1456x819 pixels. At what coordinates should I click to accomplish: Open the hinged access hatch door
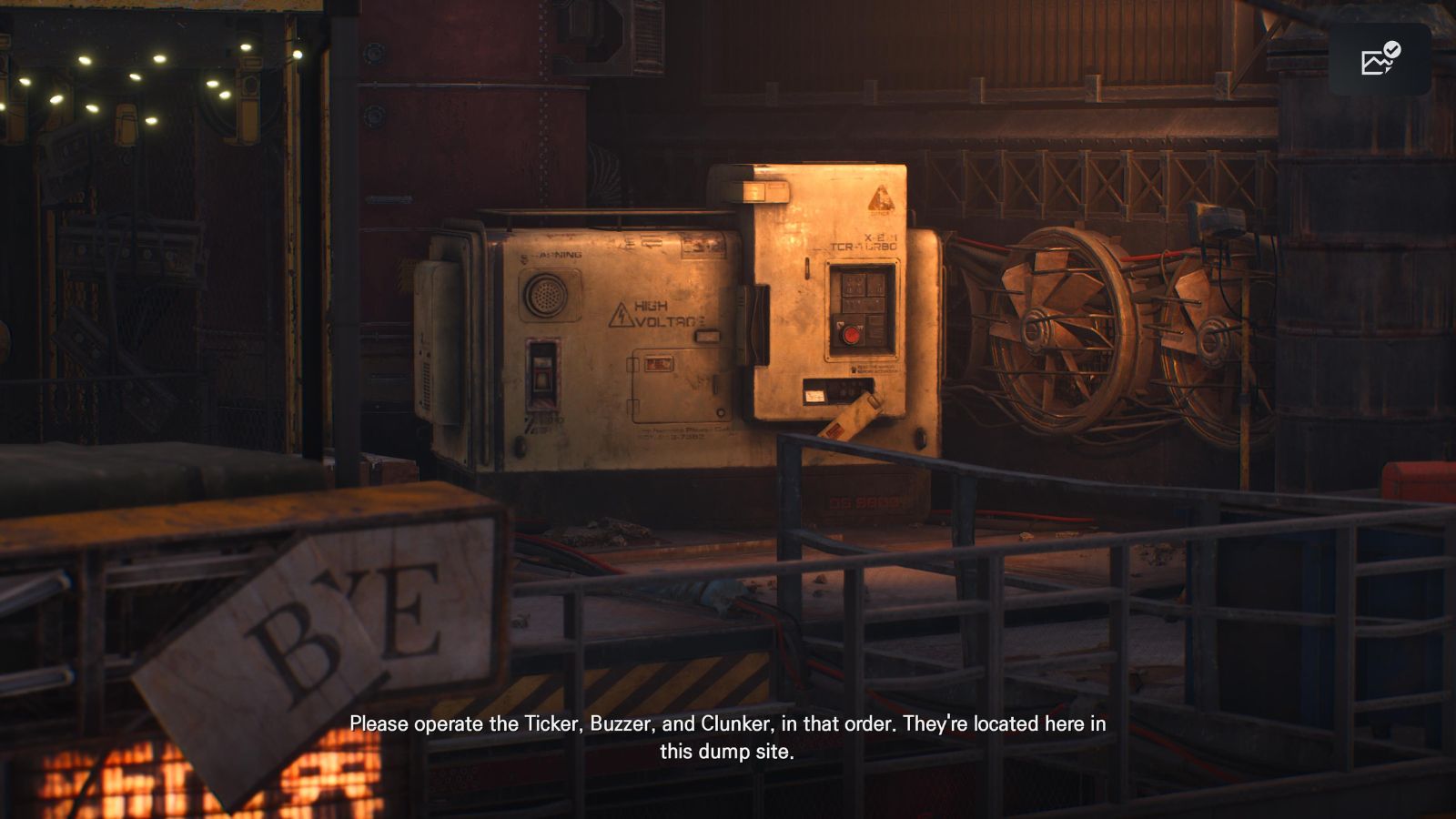pyautogui.click(x=682, y=385)
